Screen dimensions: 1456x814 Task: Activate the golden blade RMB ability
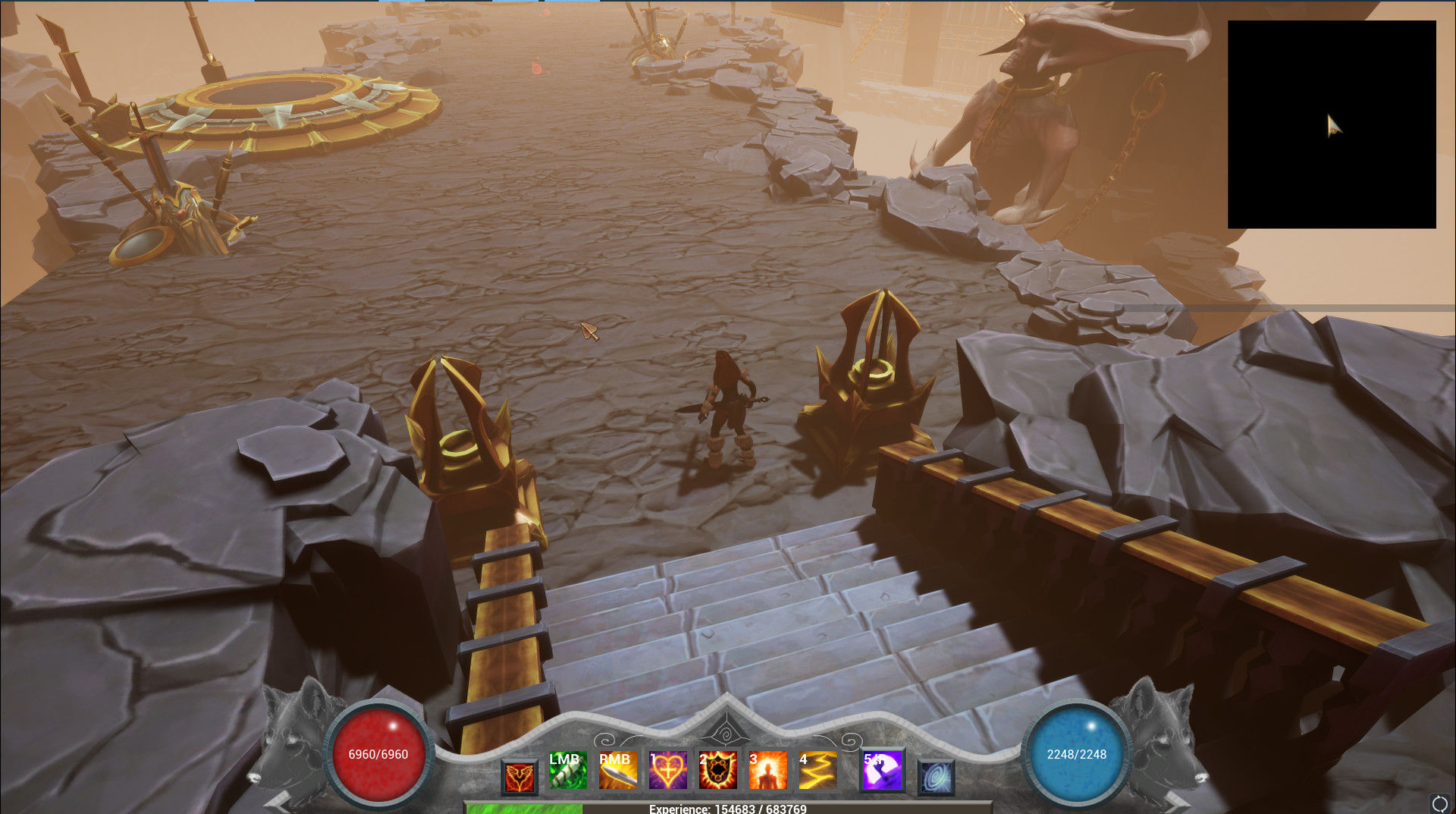click(617, 771)
